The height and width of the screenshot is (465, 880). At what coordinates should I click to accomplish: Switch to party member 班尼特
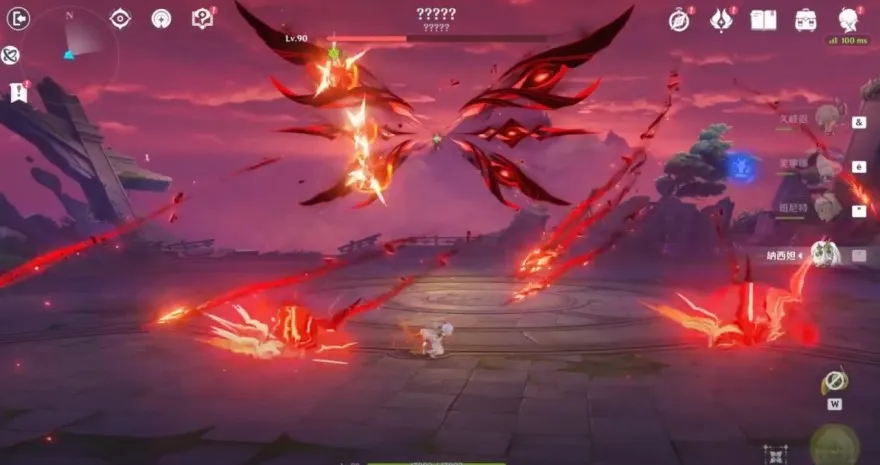[826, 209]
